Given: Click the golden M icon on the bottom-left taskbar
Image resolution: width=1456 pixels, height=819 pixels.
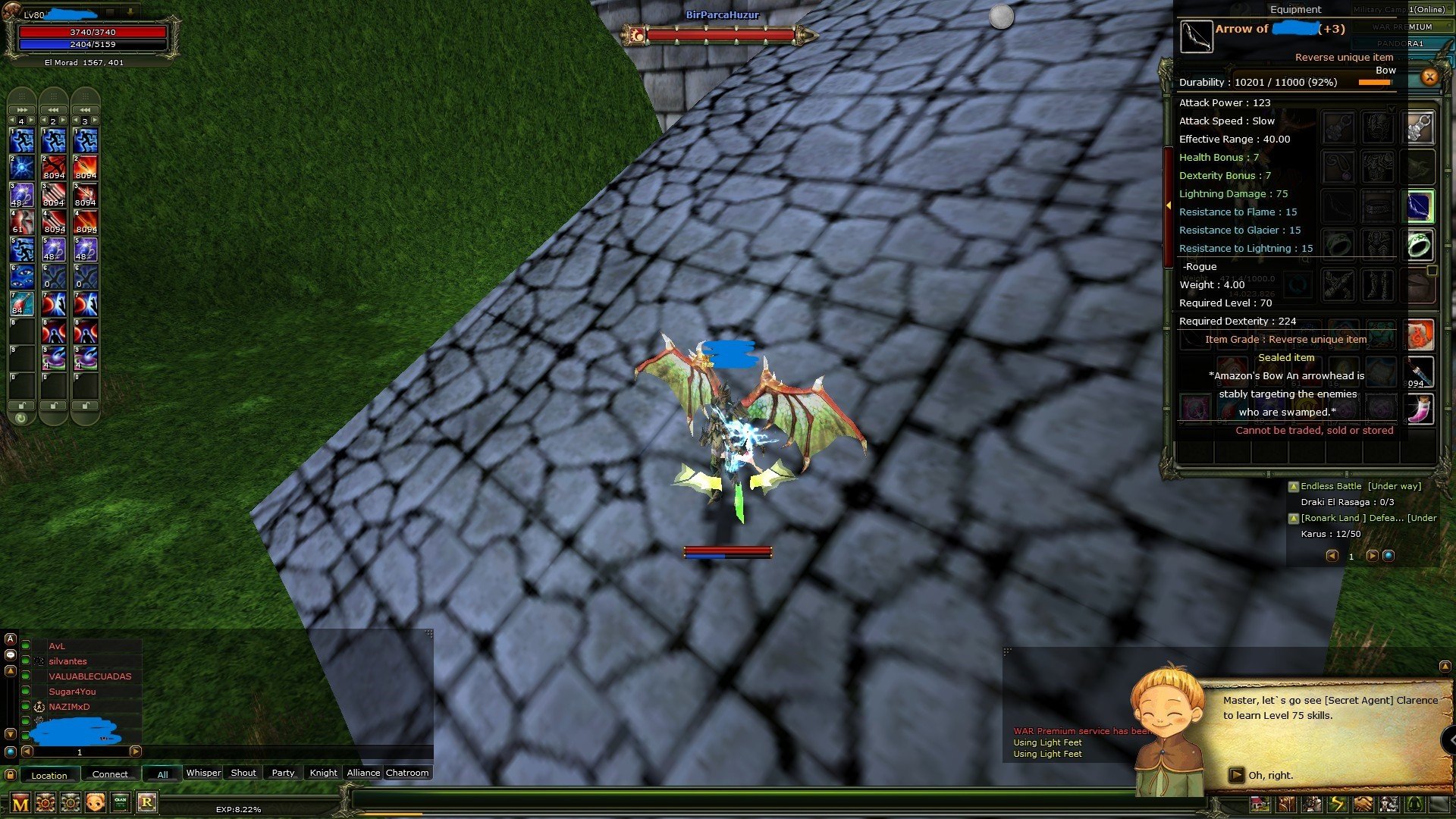Looking at the screenshot, I should coord(20,804).
